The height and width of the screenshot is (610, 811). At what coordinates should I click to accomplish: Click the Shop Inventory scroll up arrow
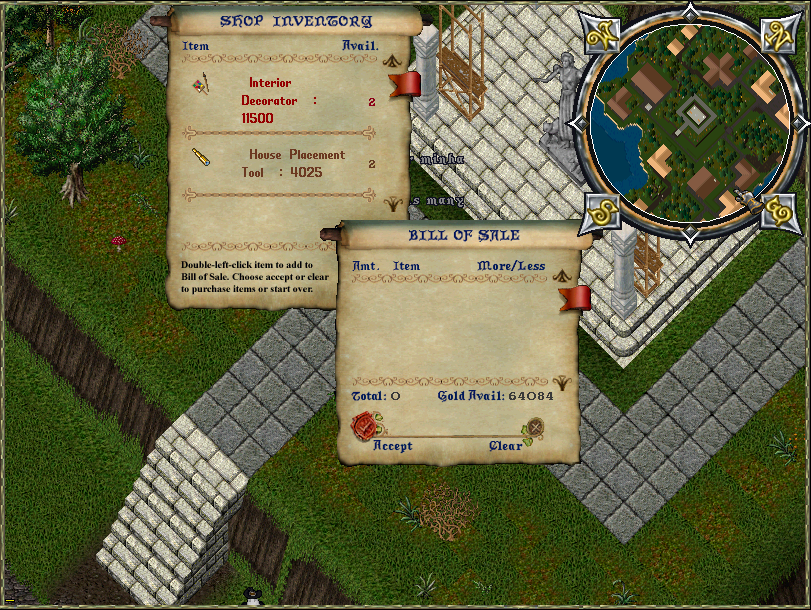click(x=392, y=60)
